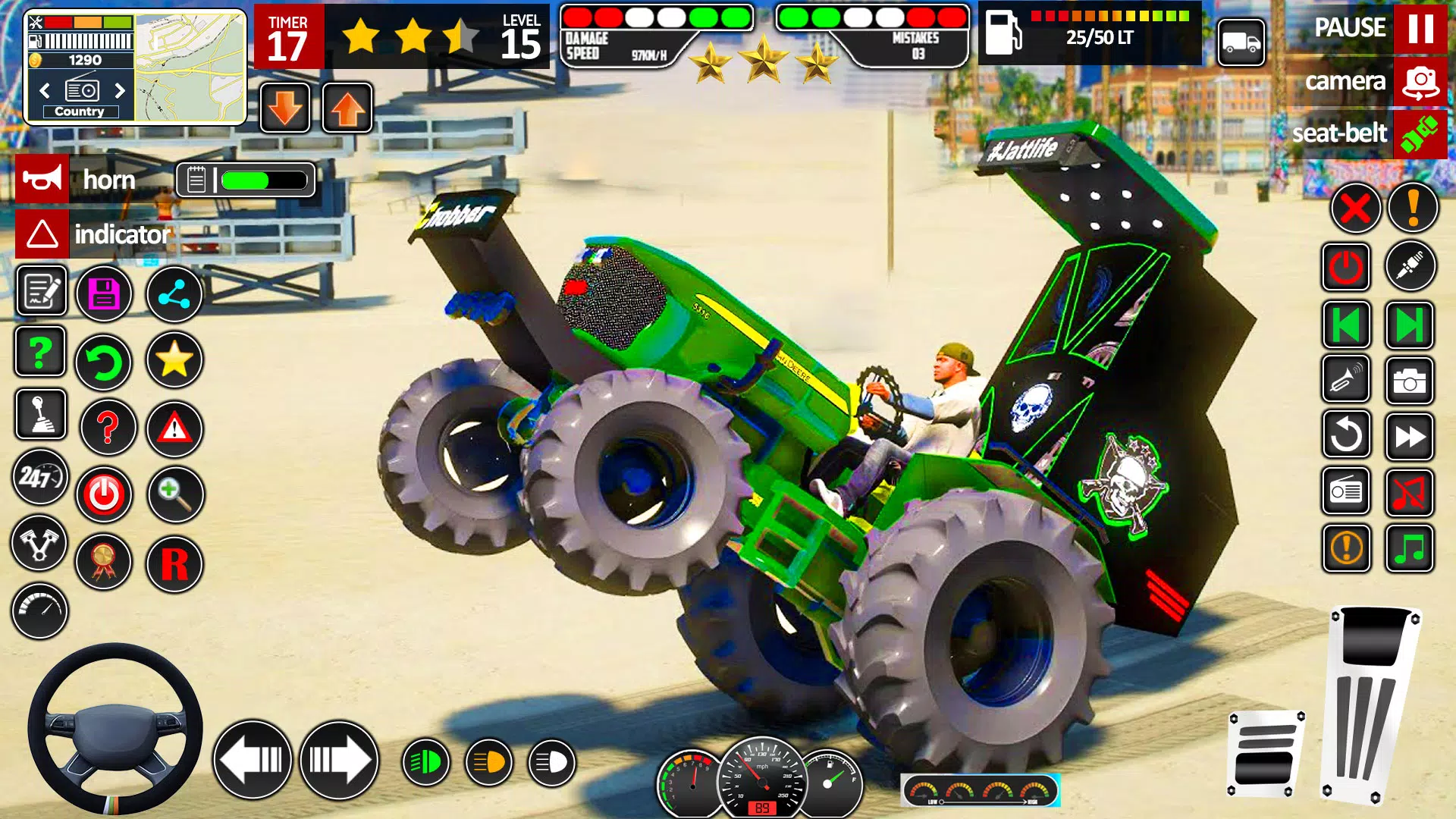The width and height of the screenshot is (1456, 819).
Task: Zoom in using the magnifier icon
Action: [x=174, y=494]
